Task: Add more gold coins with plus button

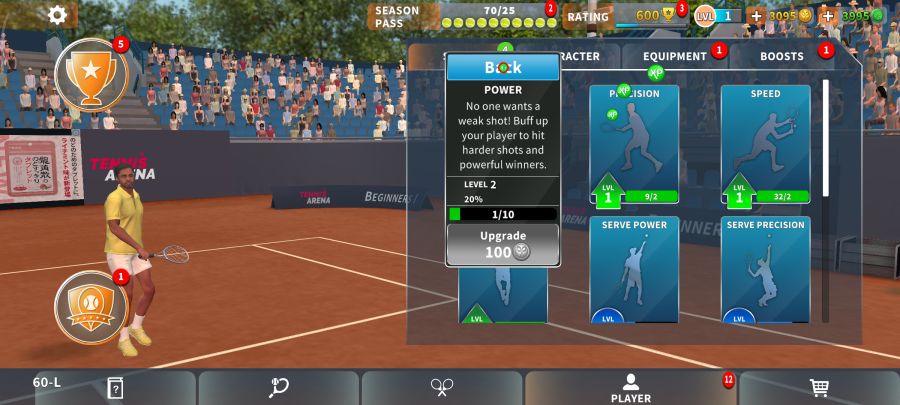Action: tap(756, 16)
